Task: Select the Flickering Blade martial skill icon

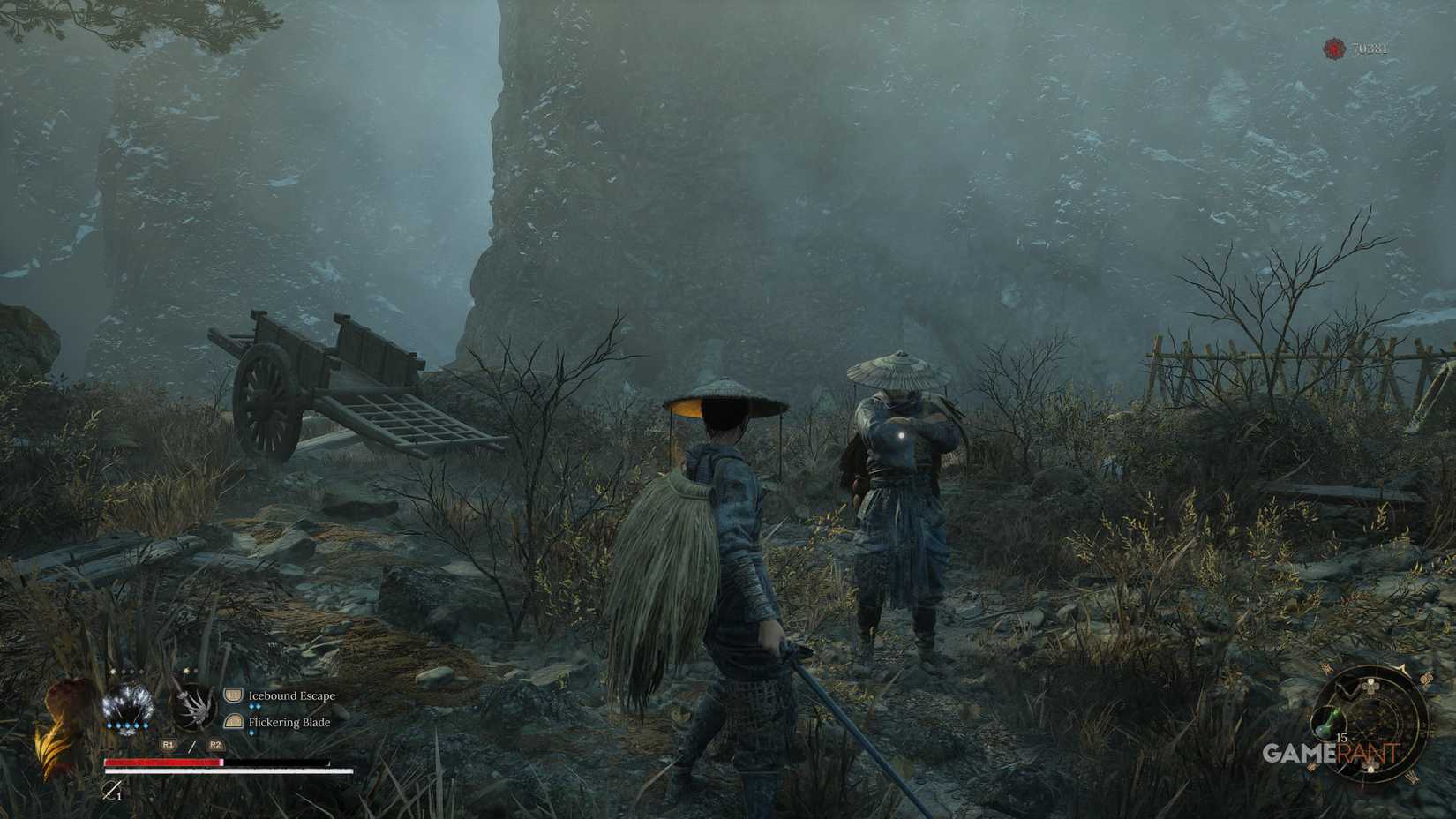Action: tap(234, 724)
